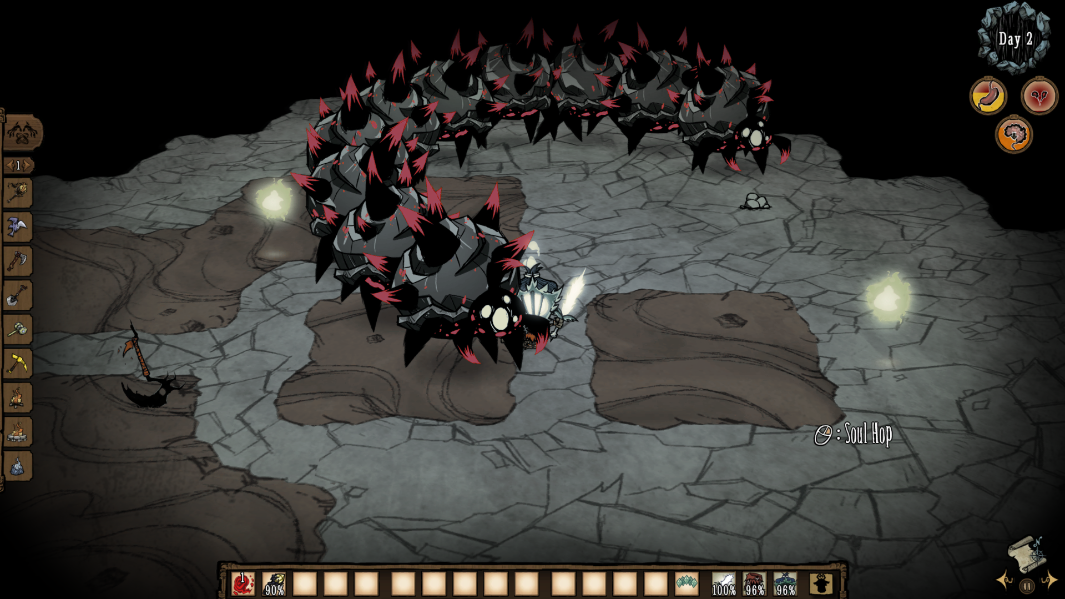Select the teal gem crown inventory slot
This screenshot has height=599, width=1065.
686,583
